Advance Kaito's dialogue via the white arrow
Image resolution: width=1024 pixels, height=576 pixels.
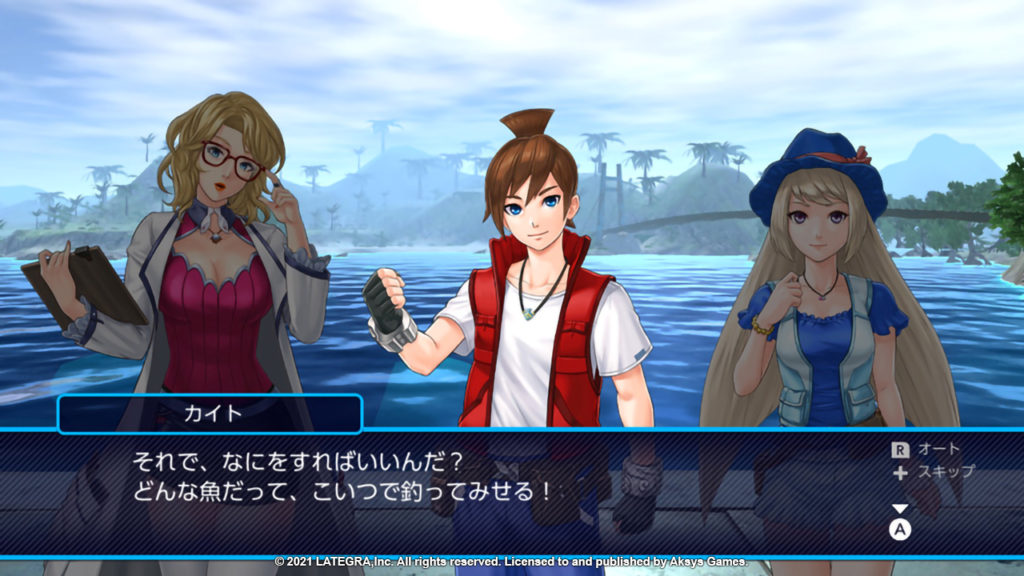click(900, 509)
